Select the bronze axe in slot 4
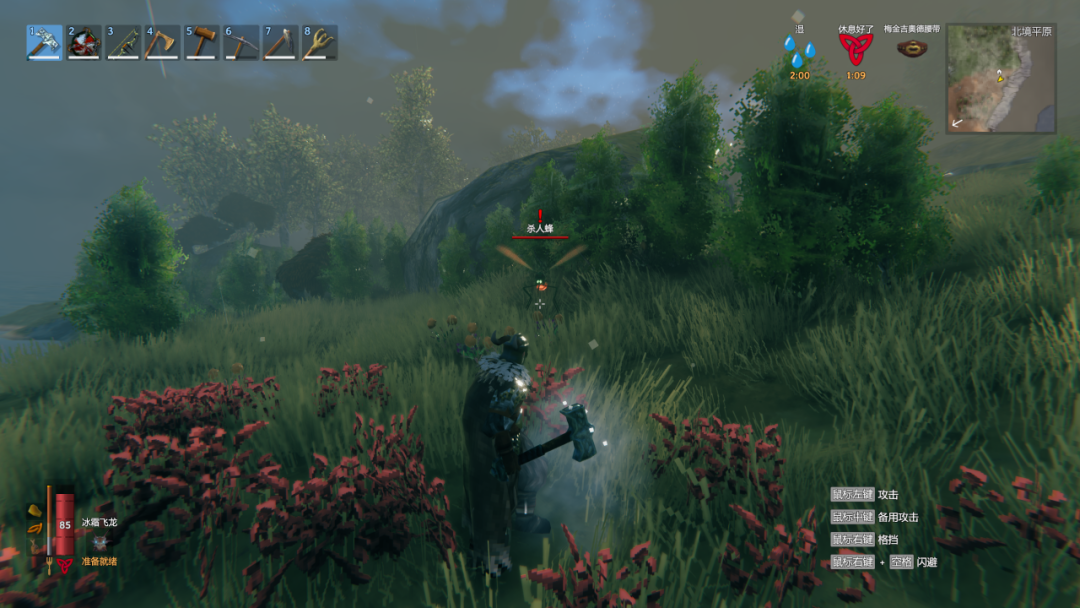Screen dimensions: 1080x608 [162, 43]
